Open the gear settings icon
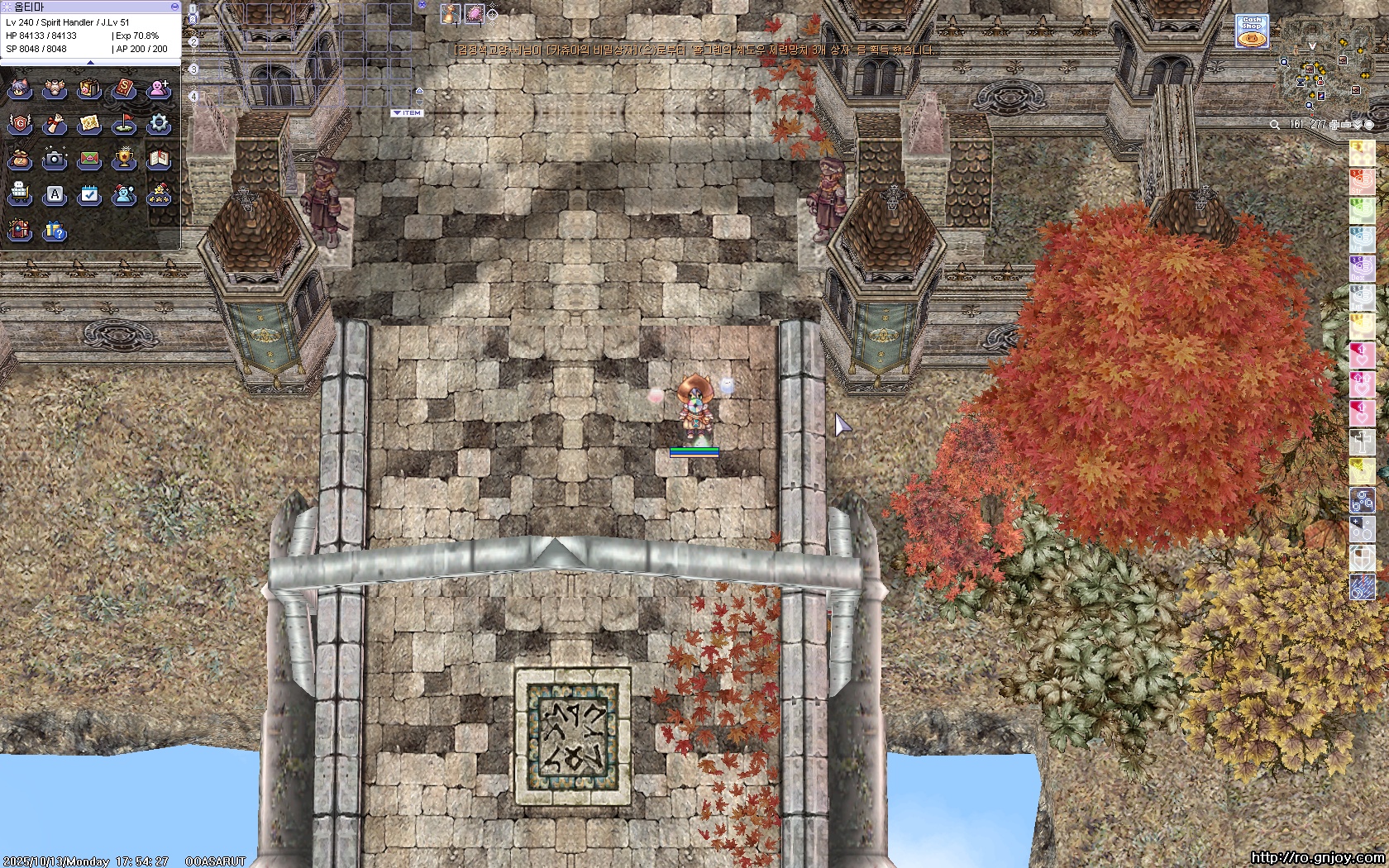The width and height of the screenshot is (1389, 868). pyautogui.click(x=159, y=124)
